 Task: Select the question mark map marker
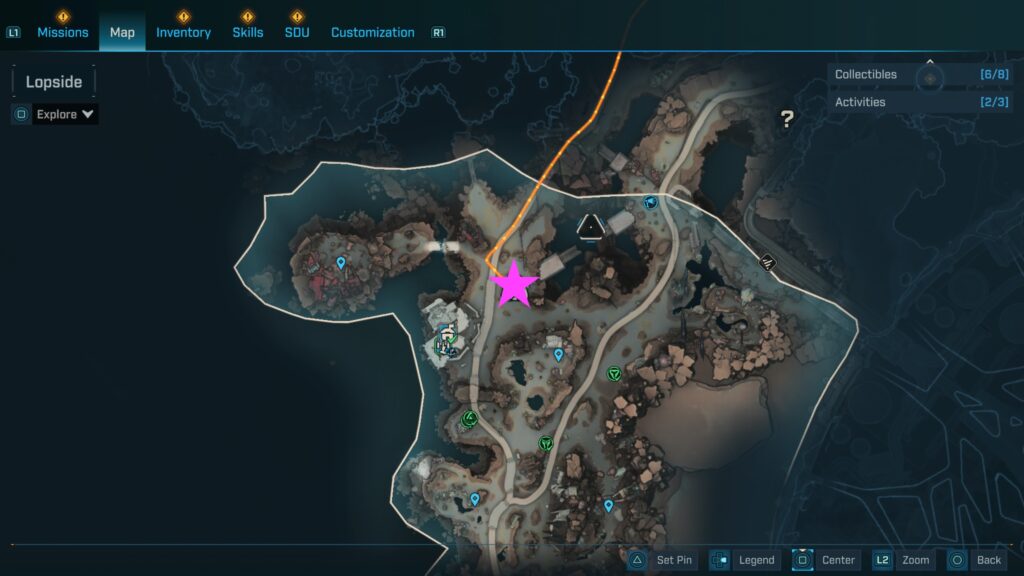[x=787, y=120]
